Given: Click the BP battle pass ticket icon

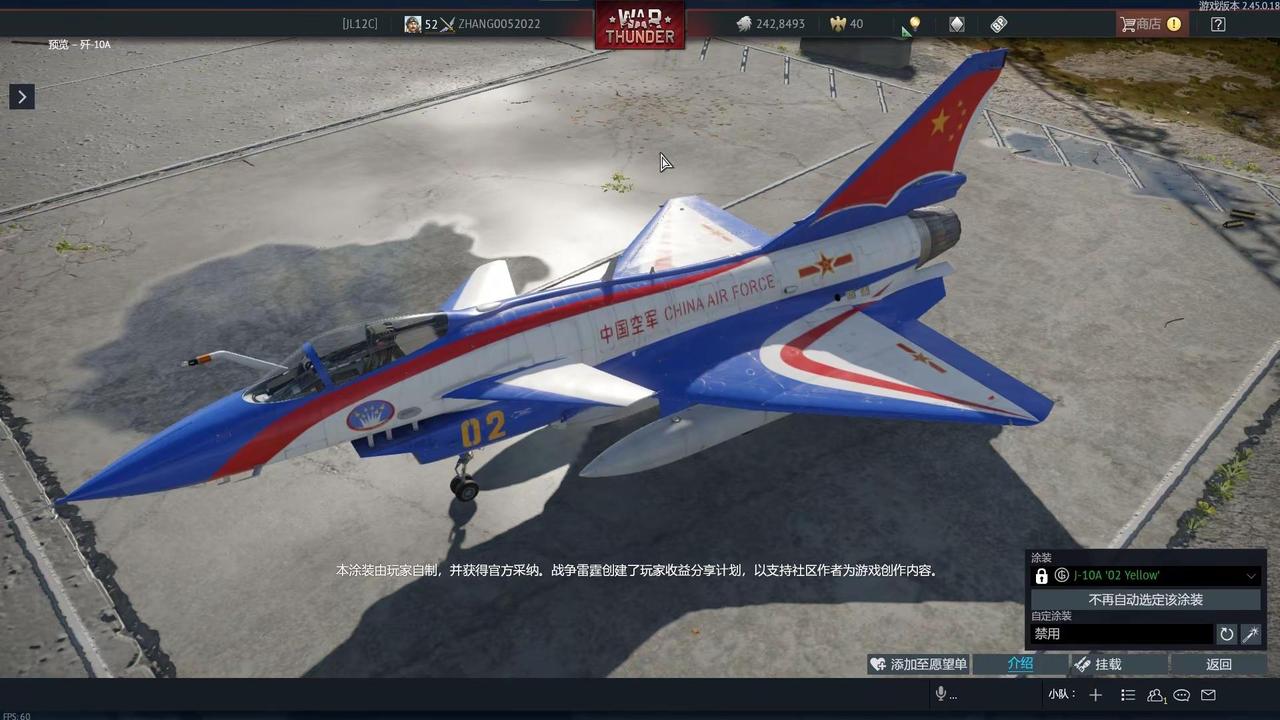Looking at the screenshot, I should point(998,24).
